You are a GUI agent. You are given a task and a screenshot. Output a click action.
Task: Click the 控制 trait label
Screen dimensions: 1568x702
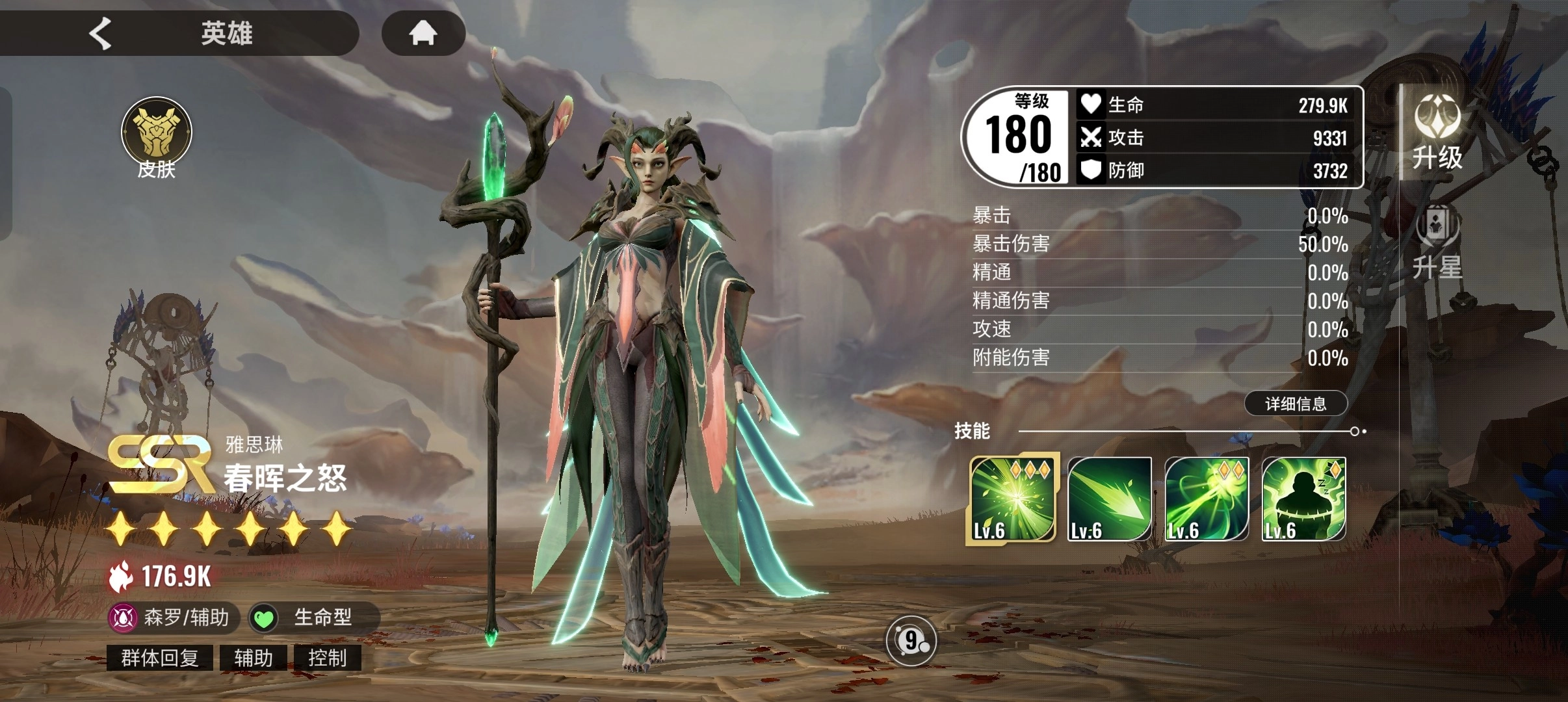pos(327,658)
